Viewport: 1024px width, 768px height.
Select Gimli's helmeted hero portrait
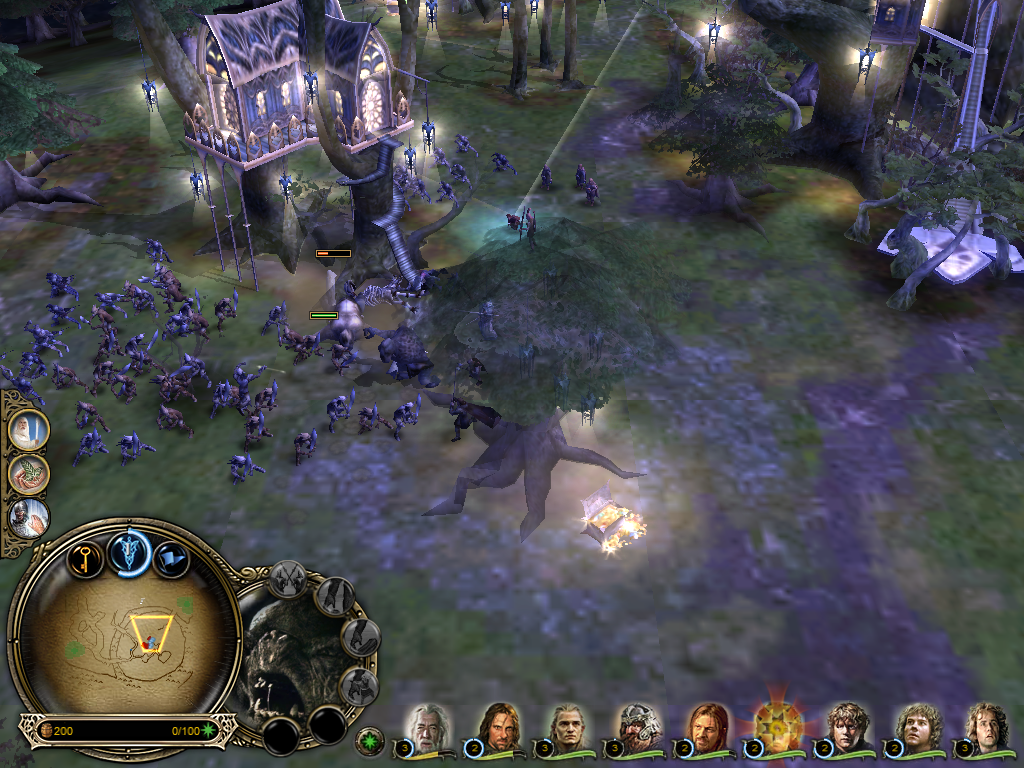[x=637, y=728]
